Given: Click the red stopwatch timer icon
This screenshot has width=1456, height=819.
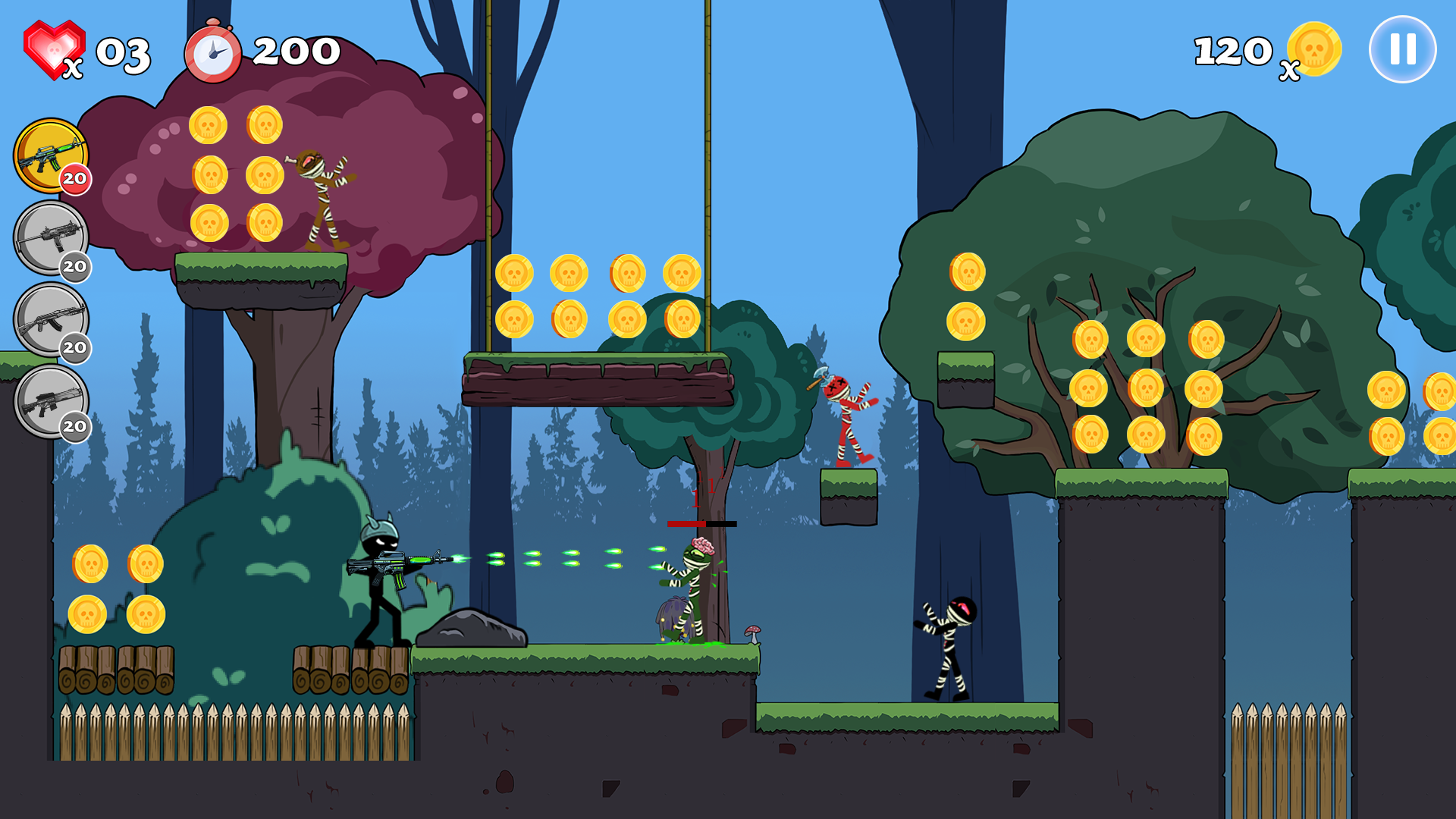Looking at the screenshot, I should pos(212,52).
